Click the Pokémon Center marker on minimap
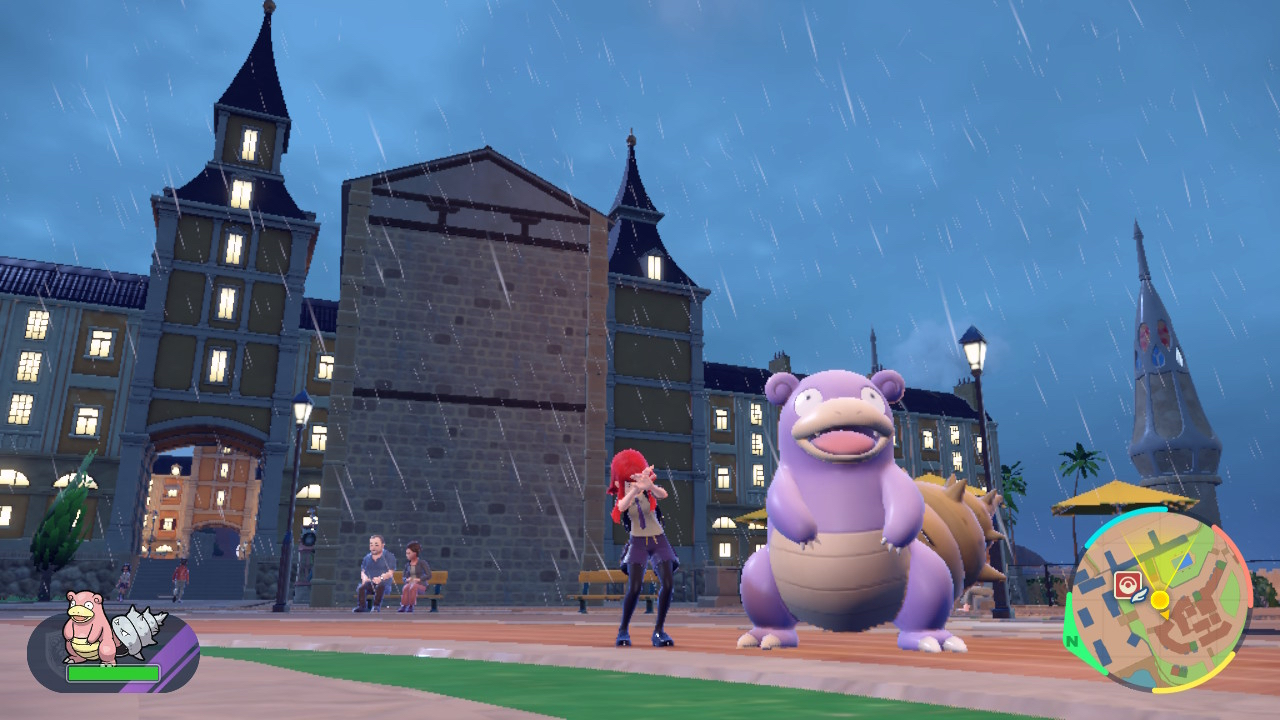1280x720 pixels. click(x=1127, y=584)
